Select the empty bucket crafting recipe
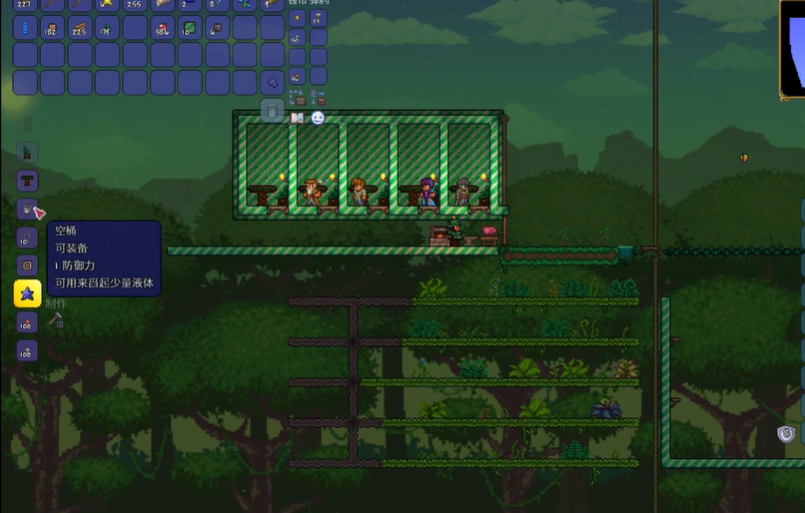The height and width of the screenshot is (513, 805). [27, 209]
